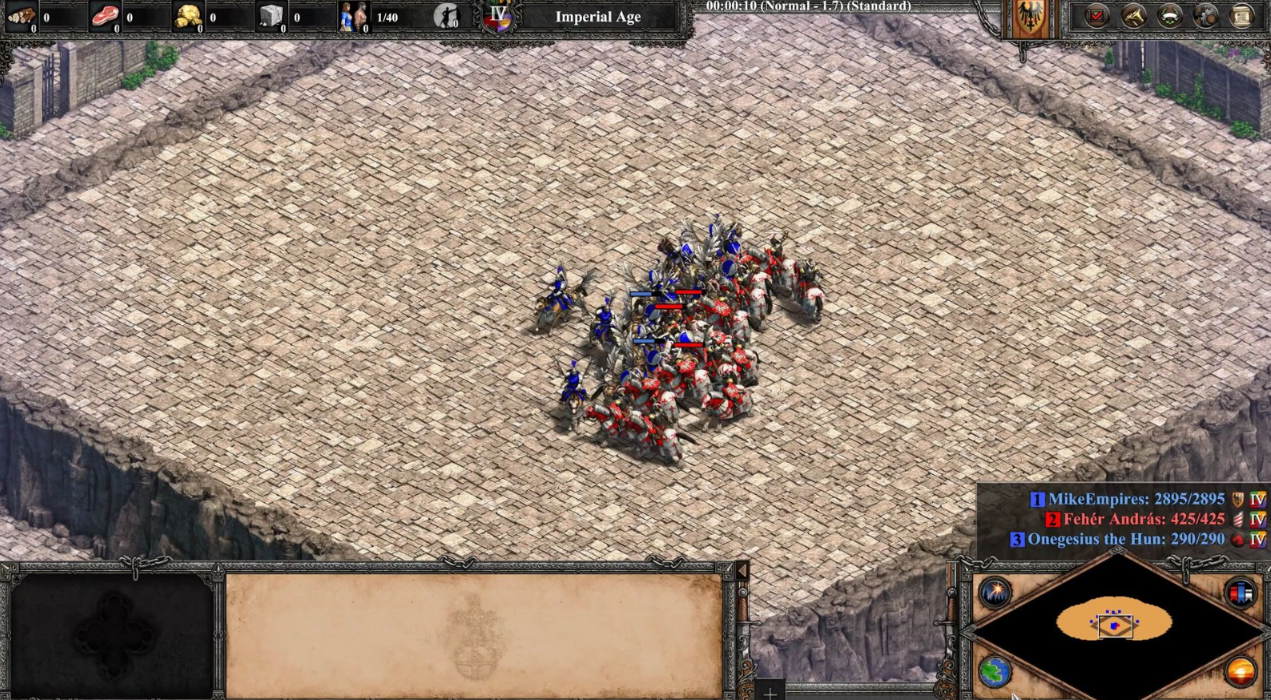1271x700 pixels.
Task: Switch minimap mode with the globe button
Action: [x=995, y=671]
